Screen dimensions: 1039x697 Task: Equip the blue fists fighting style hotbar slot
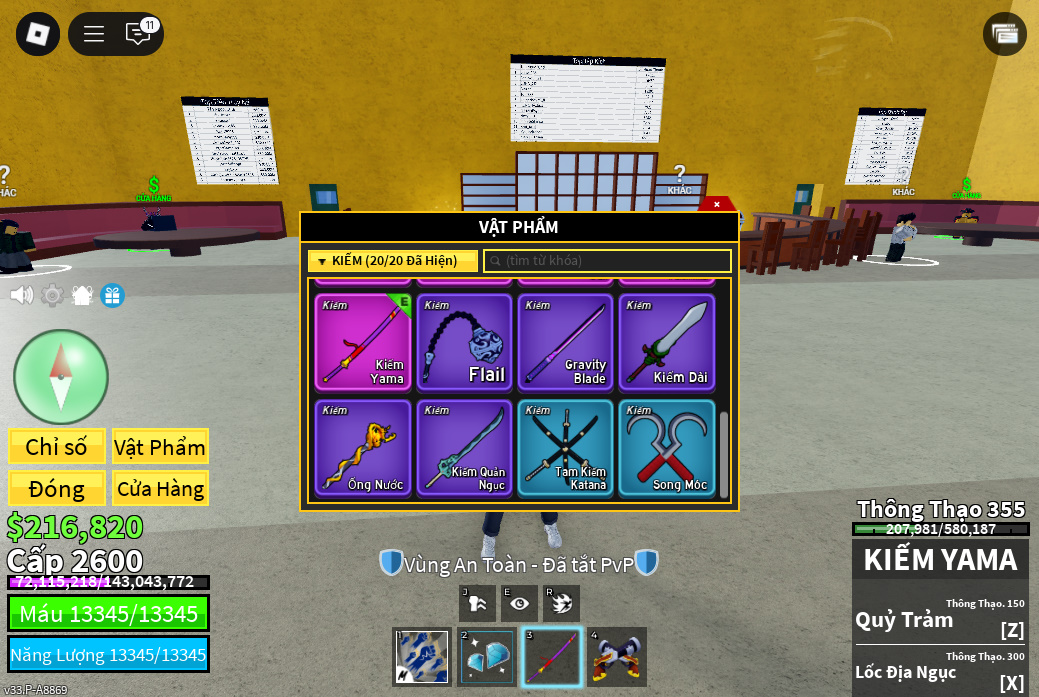(422, 656)
